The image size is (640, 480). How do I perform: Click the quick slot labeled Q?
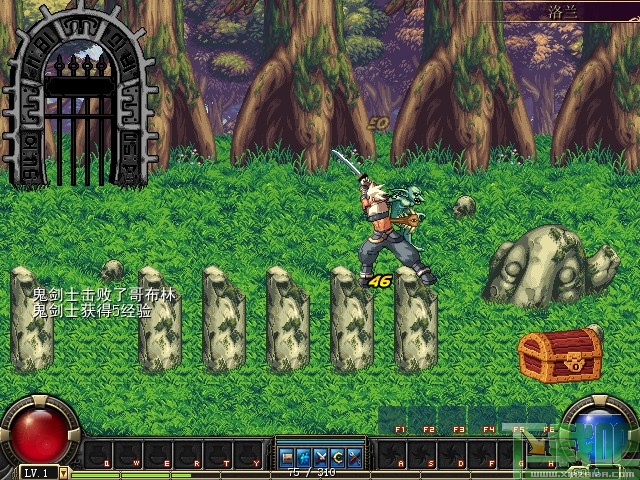point(96,456)
